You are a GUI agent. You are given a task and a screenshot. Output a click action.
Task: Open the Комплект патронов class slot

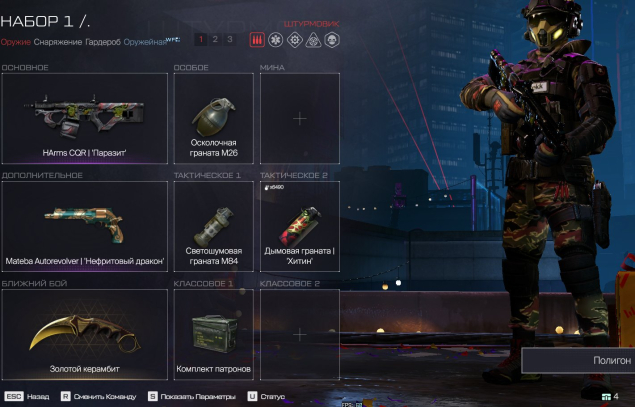pos(213,335)
